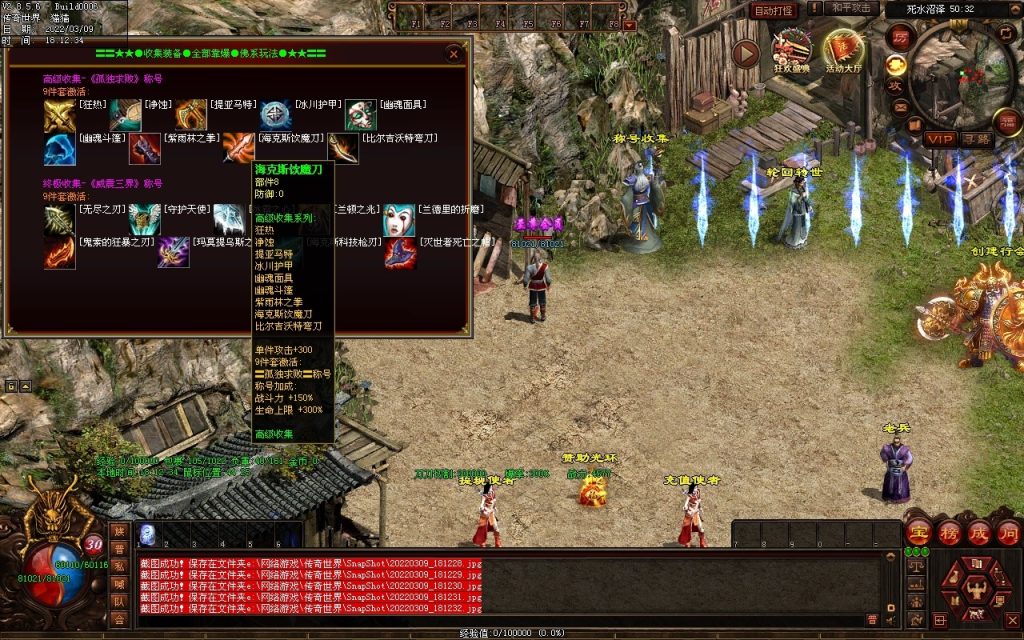Open the 榜 rankings button
Screen dimensions: 1024x640
(x=948, y=532)
